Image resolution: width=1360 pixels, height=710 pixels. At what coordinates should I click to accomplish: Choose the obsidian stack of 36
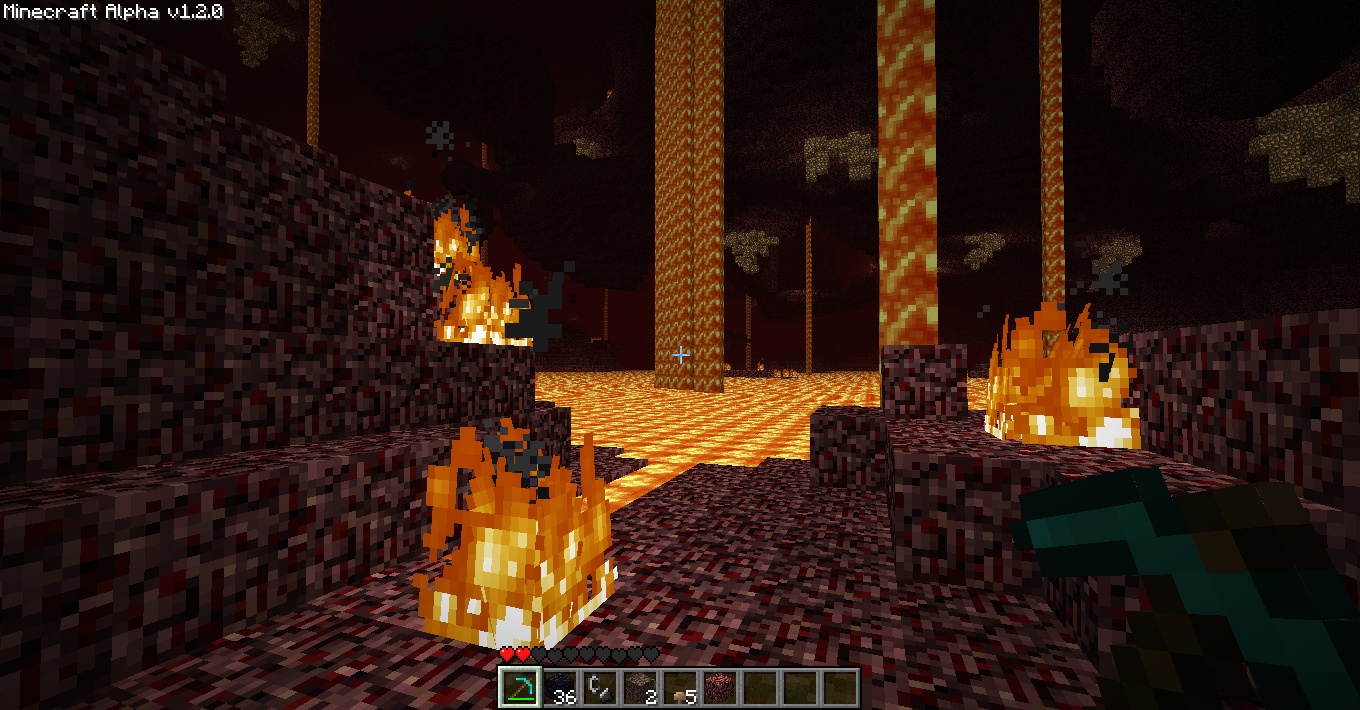pyautogui.click(x=559, y=688)
